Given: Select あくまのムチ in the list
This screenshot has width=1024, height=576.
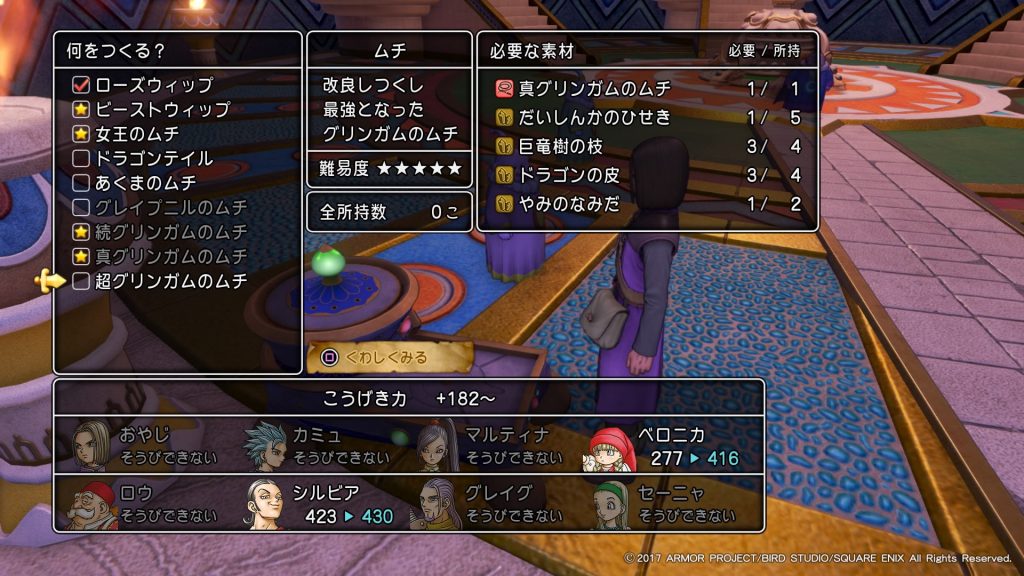Looking at the screenshot, I should pos(145,183).
